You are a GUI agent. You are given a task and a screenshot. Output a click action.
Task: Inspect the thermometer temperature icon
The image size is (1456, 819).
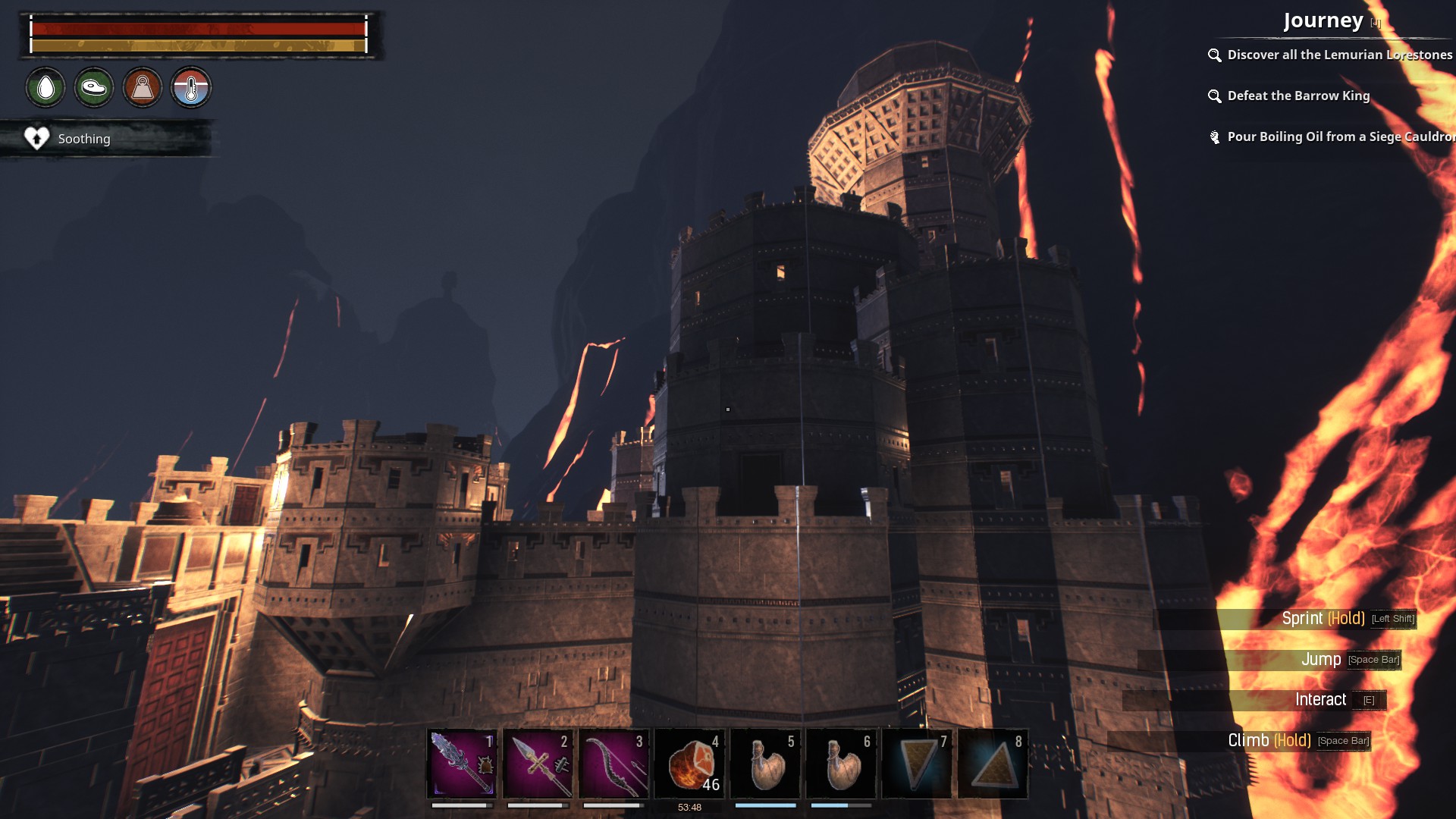coord(191,88)
